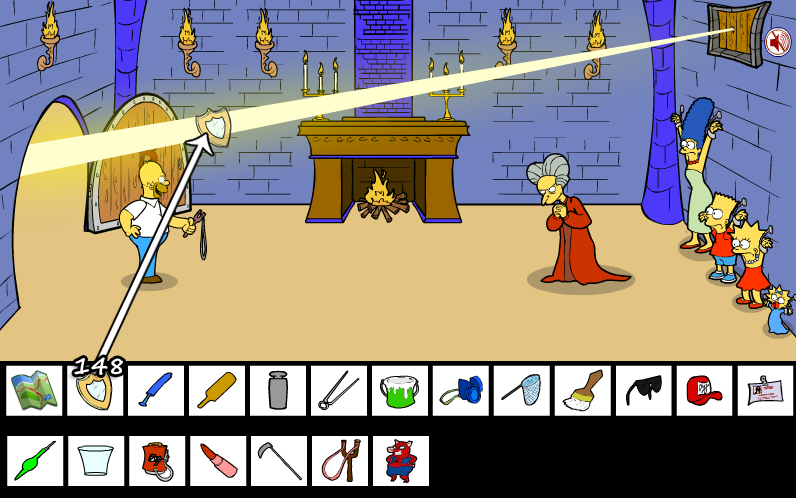Select the paint brush item
This screenshot has width=796, height=498.
point(583,391)
